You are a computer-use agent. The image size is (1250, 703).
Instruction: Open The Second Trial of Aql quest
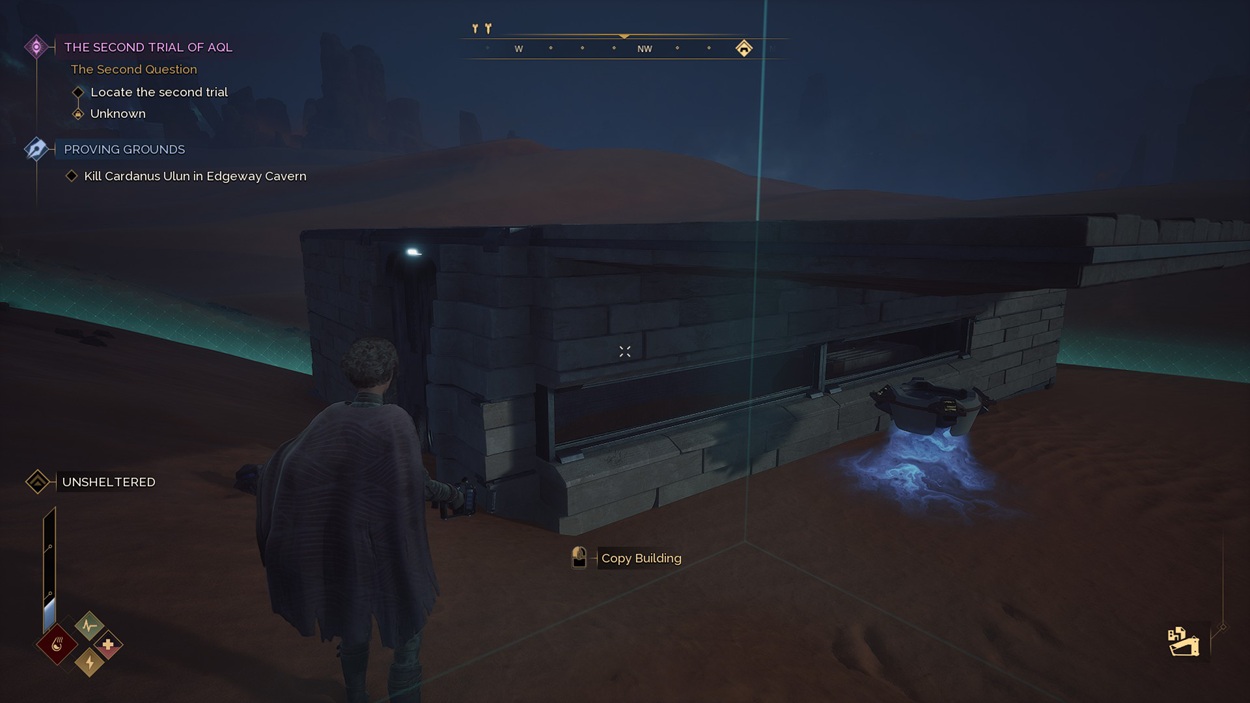coord(148,47)
